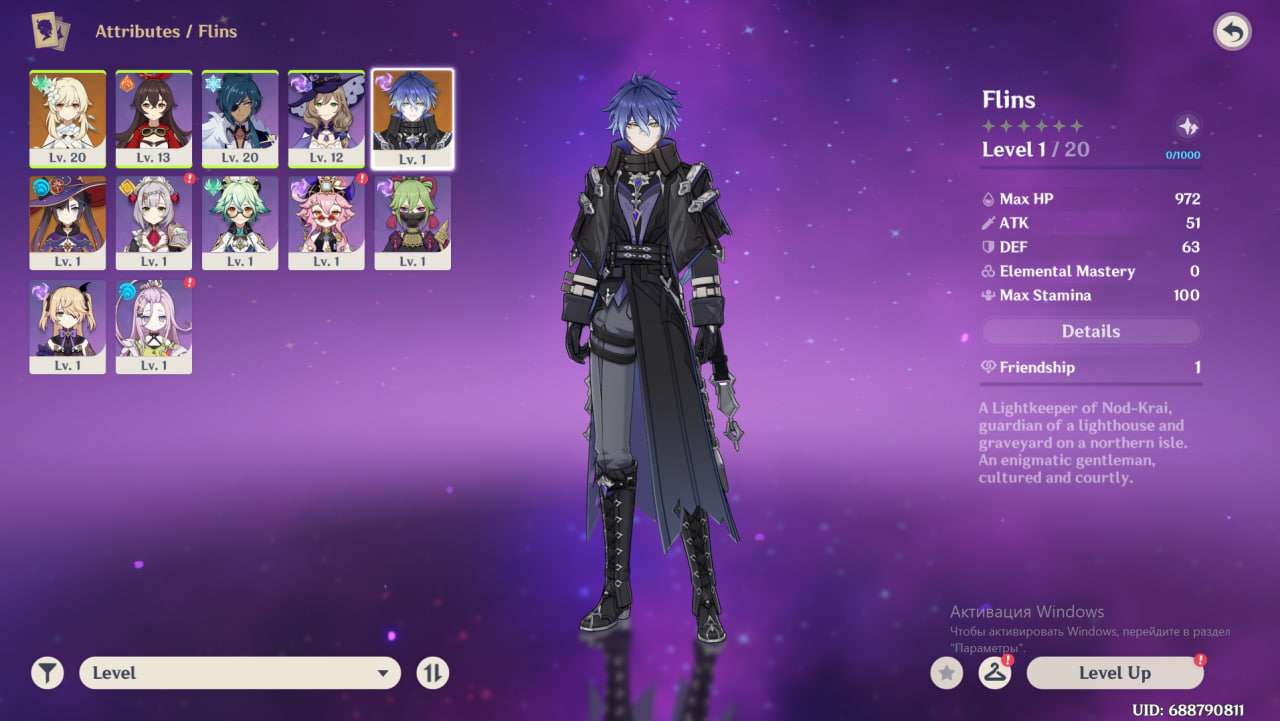Click the Level Up button
The width and height of the screenshot is (1280, 721).
coord(1114,673)
